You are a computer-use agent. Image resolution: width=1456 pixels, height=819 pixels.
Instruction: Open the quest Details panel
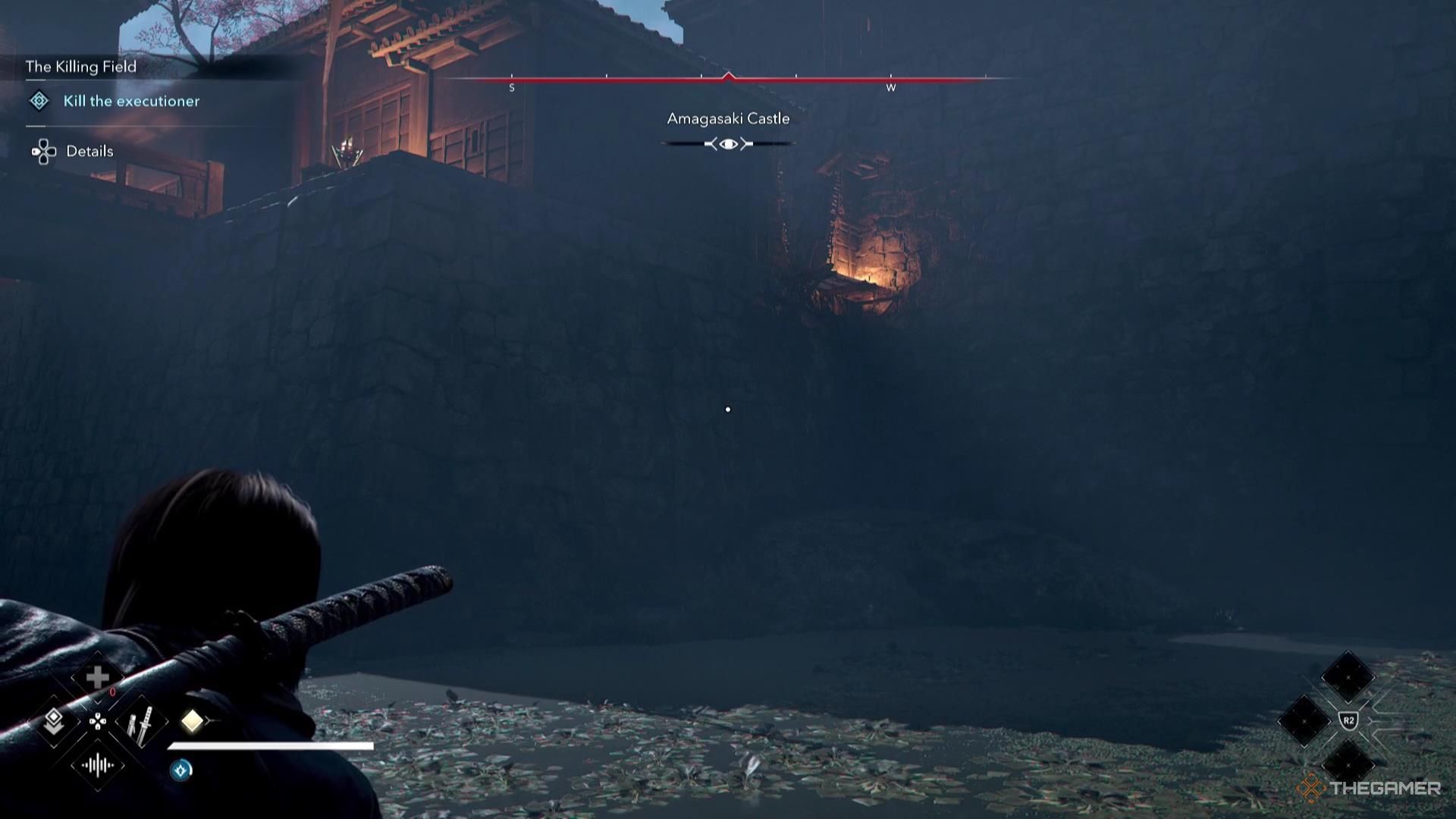tap(89, 151)
